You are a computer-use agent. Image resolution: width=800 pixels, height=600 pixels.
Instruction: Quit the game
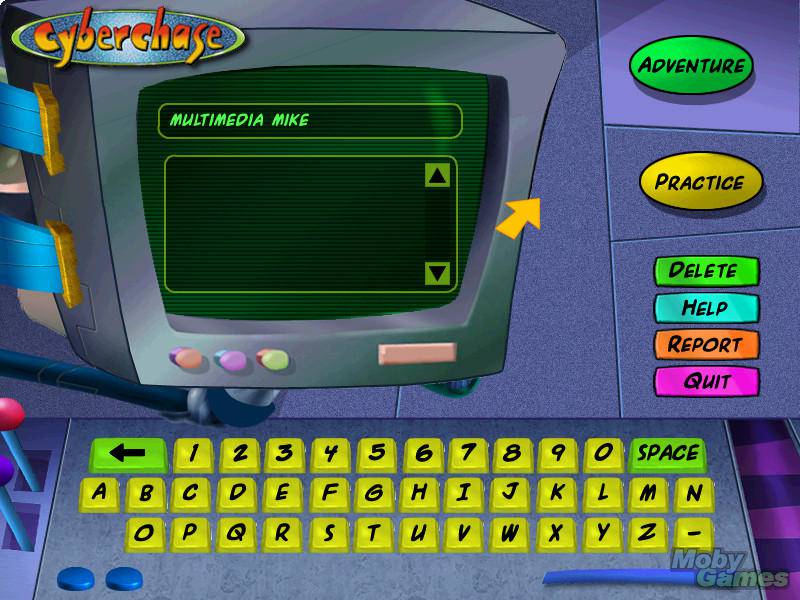coord(706,381)
